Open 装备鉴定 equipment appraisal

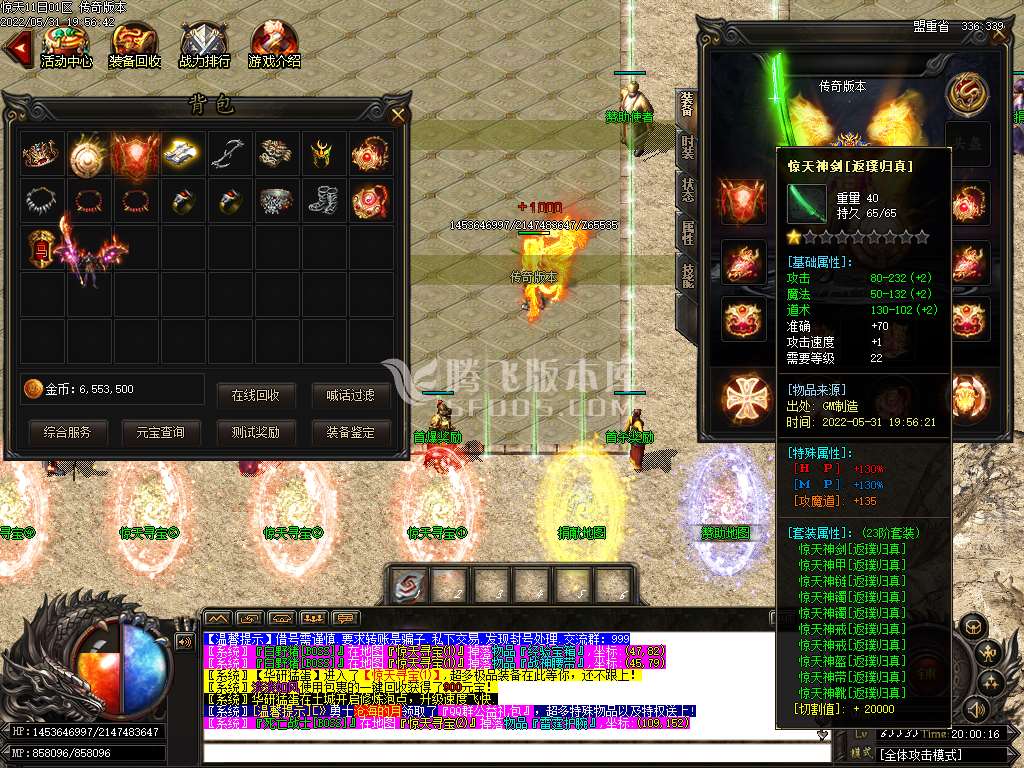click(x=350, y=432)
